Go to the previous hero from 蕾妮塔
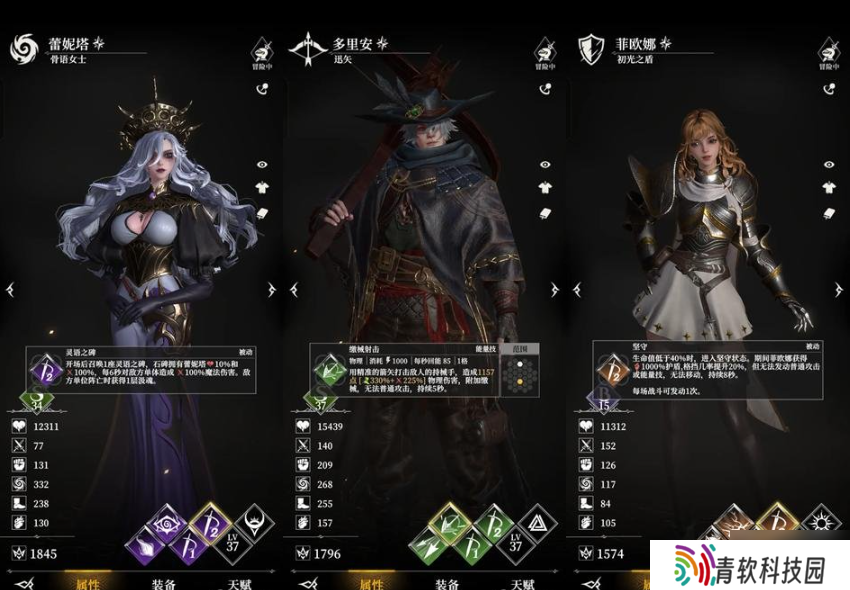The height and width of the screenshot is (590, 850). coord(11,290)
